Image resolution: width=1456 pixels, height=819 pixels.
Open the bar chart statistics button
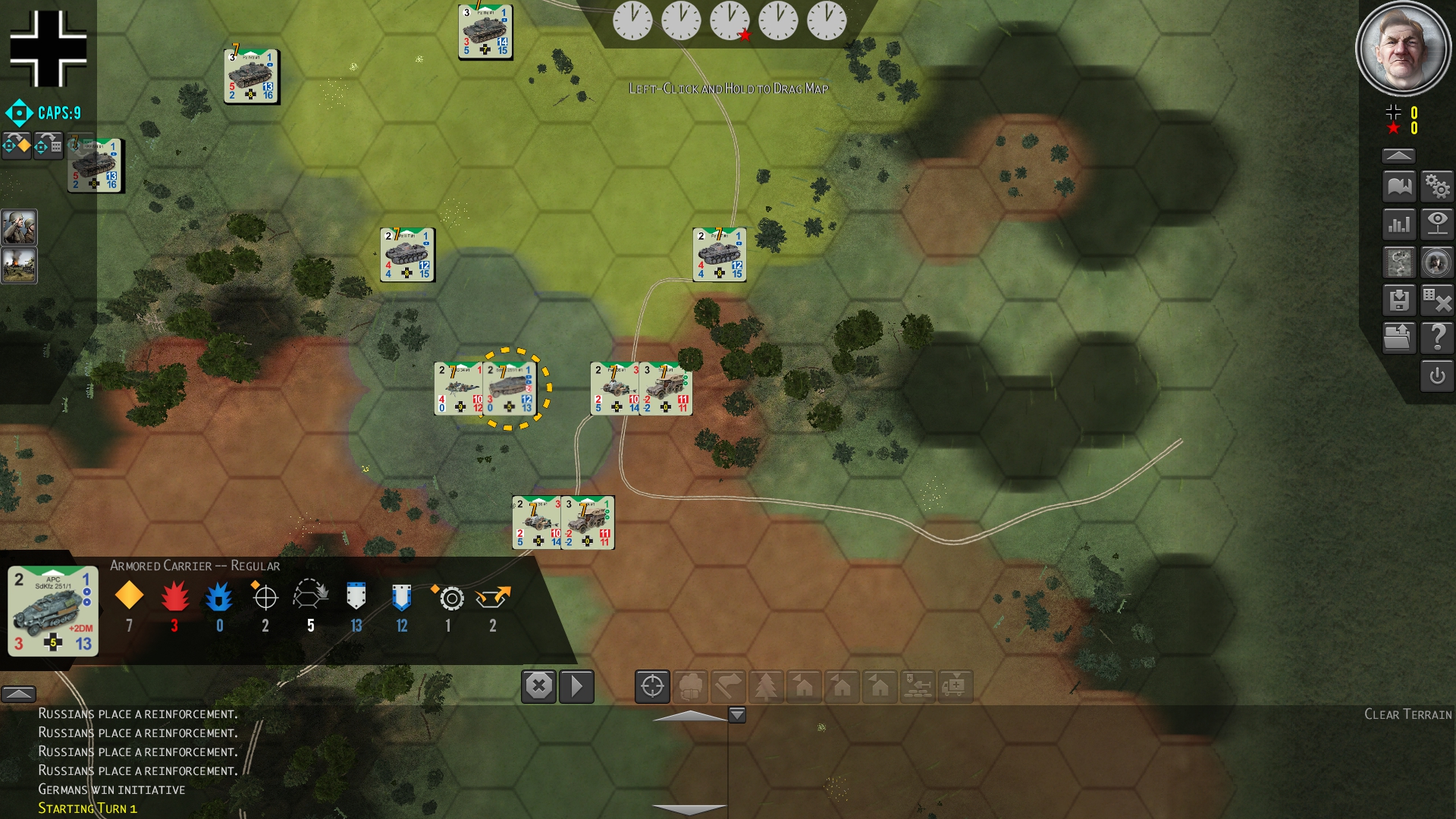tap(1399, 224)
